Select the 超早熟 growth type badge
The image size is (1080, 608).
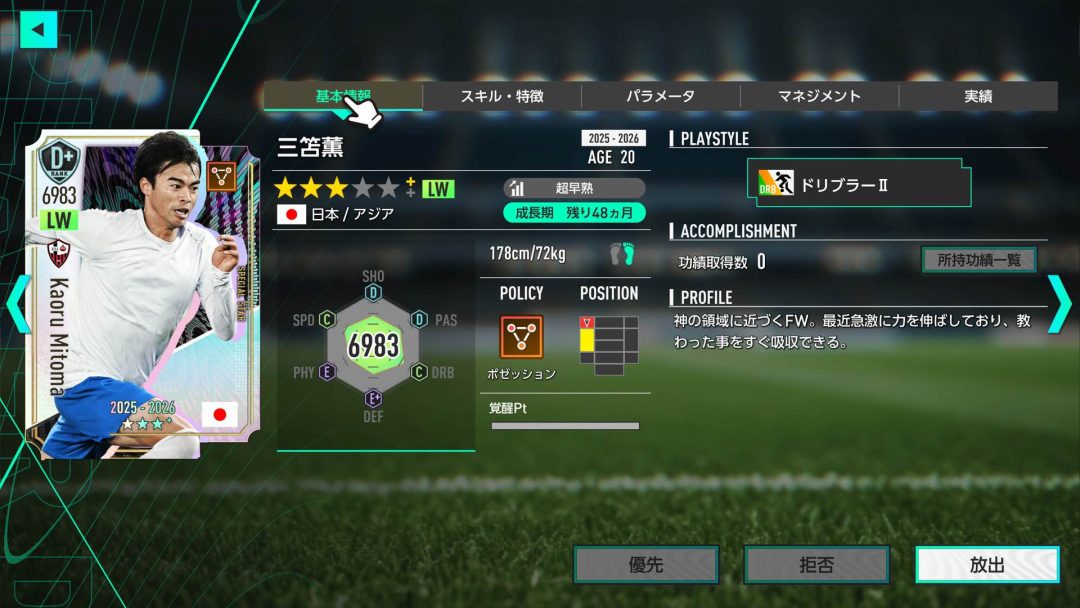click(574, 188)
